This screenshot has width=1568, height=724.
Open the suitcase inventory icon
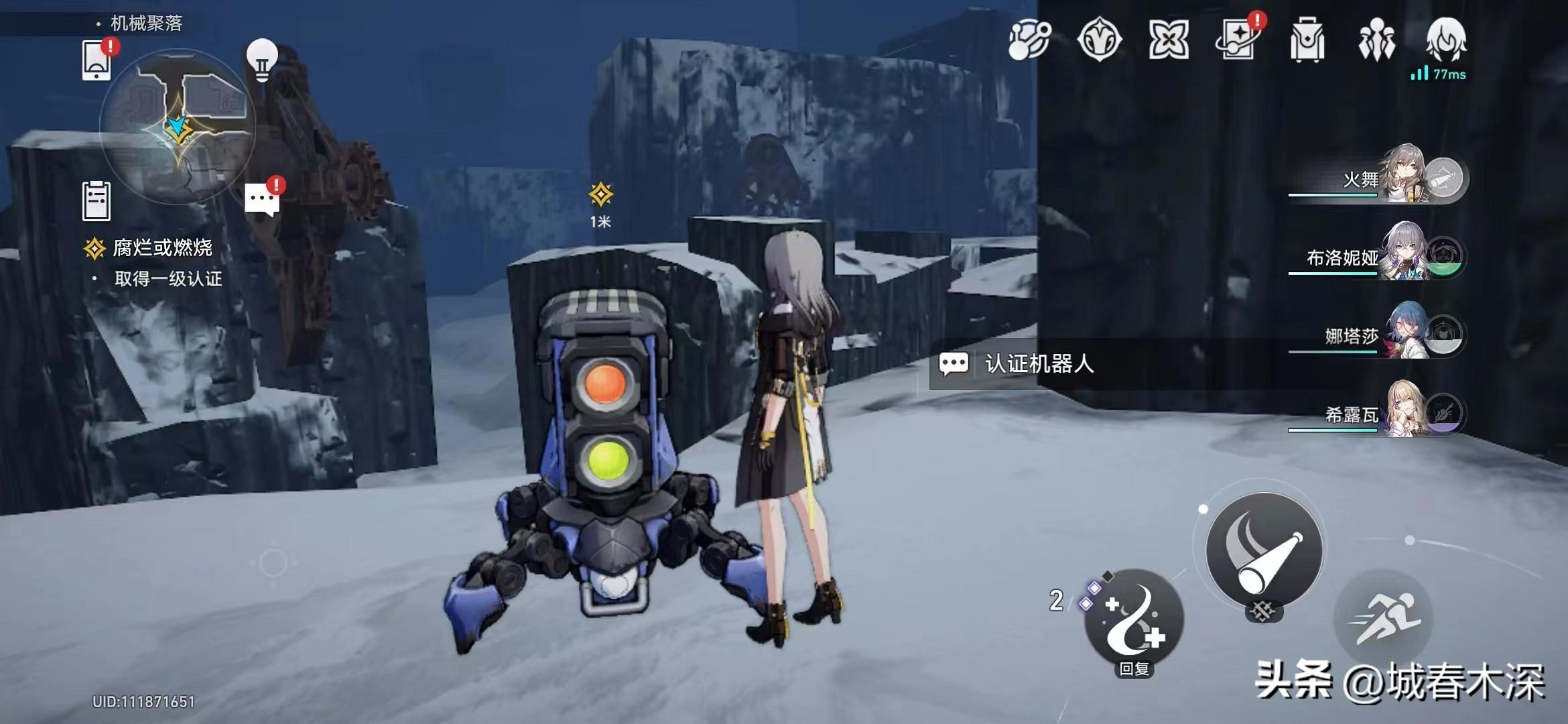pos(1307,40)
